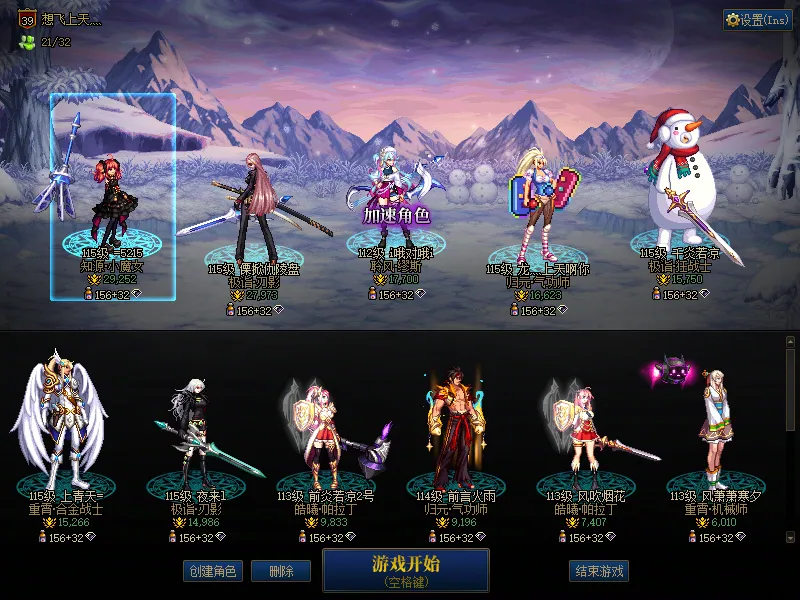Viewport: 800px width, 600px height.
Task: Click the 创建角色 create character button
Action: point(212,571)
